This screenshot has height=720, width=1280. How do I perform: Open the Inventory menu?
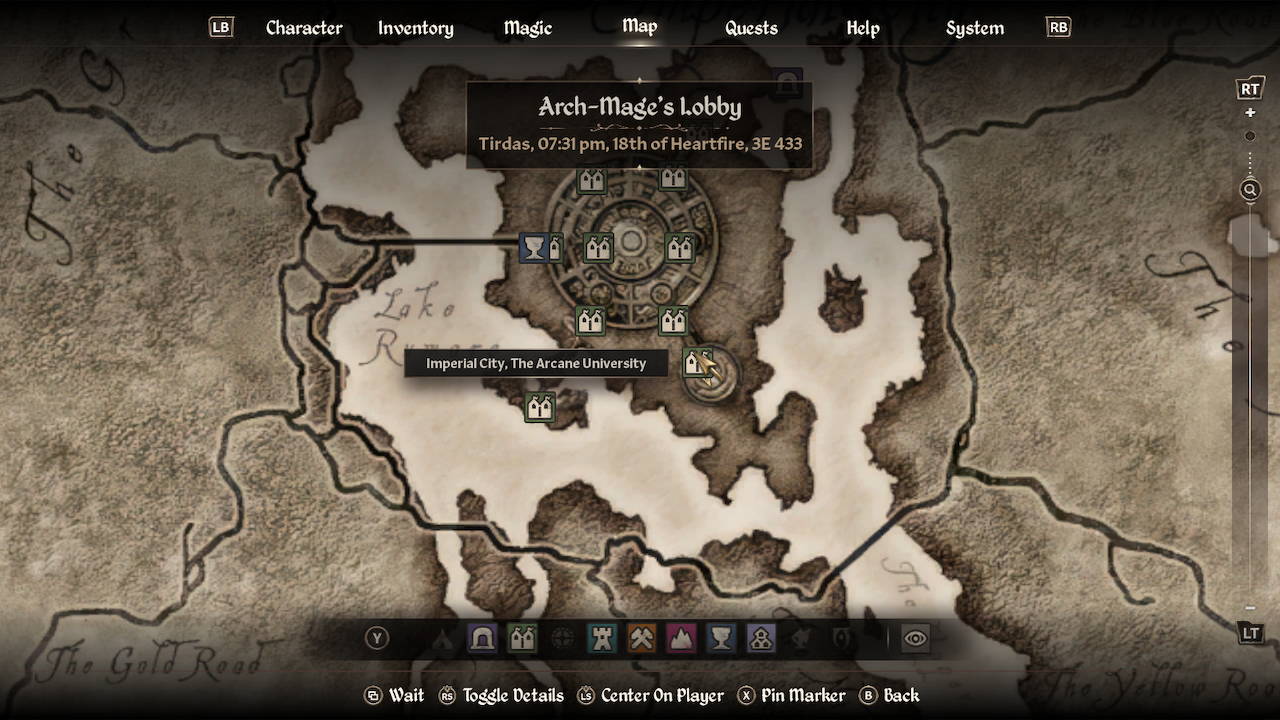pyautogui.click(x=416, y=28)
